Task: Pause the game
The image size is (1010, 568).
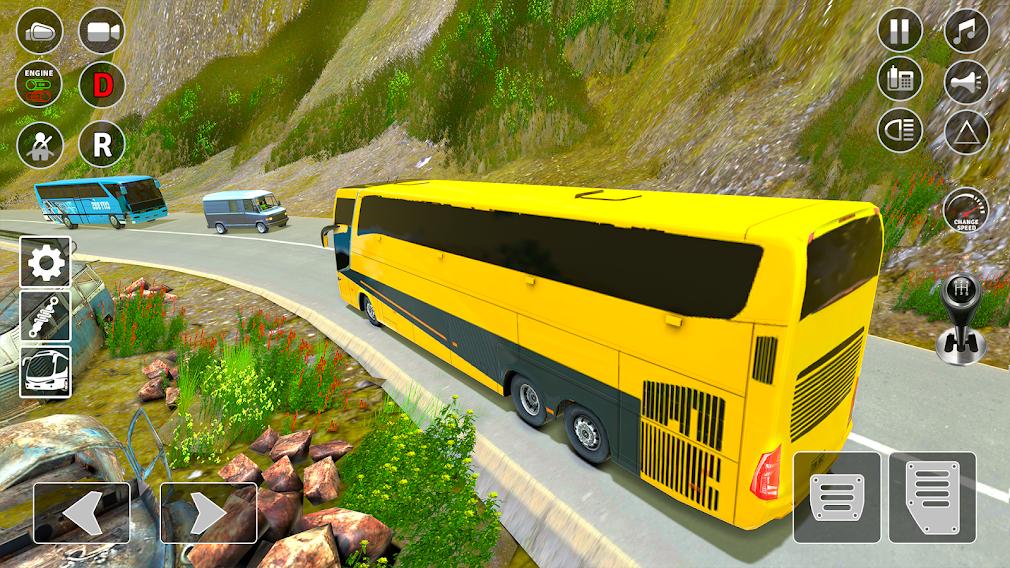Action: coord(900,30)
